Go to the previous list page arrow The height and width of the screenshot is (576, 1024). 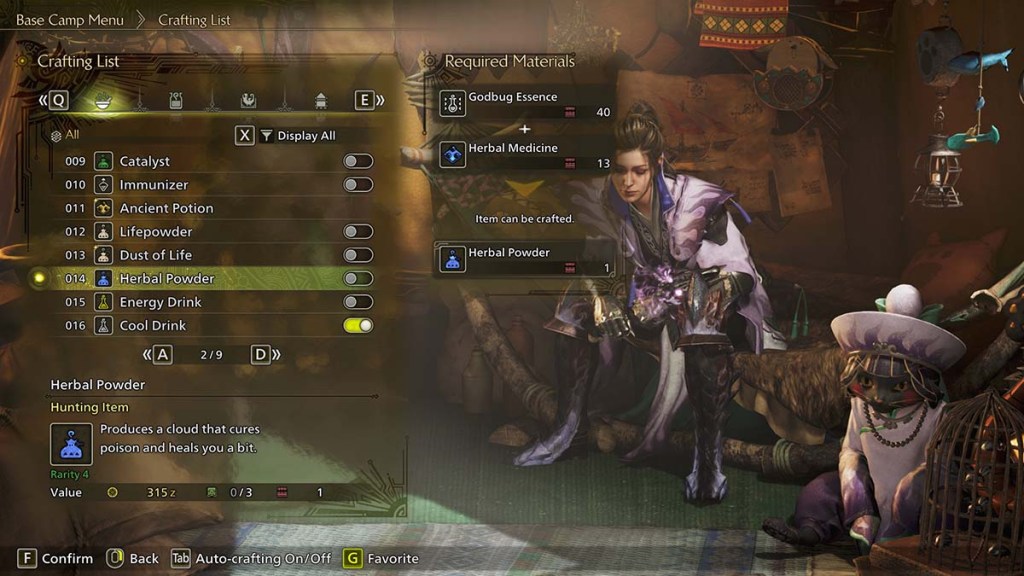[x=159, y=354]
